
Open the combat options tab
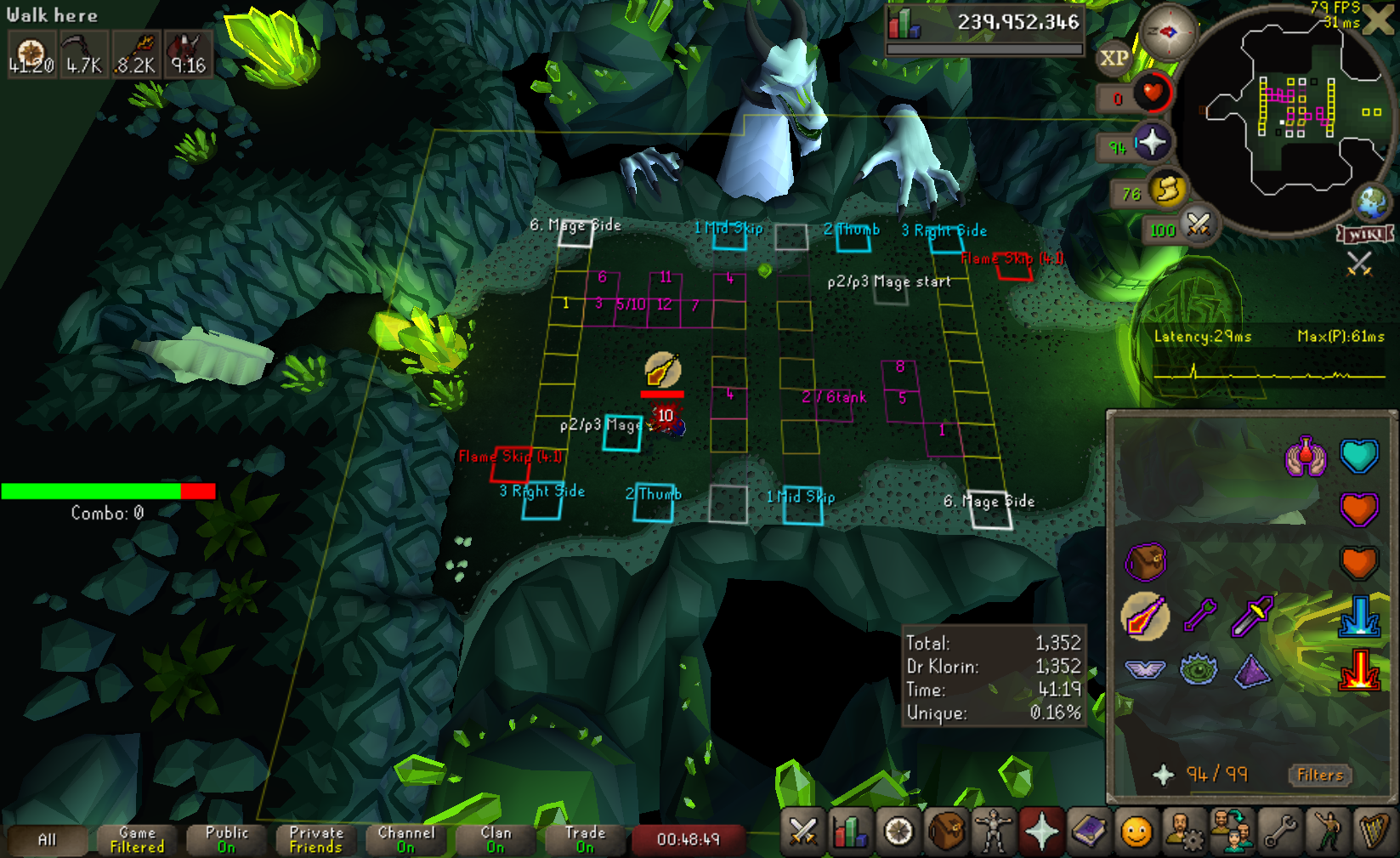(802, 832)
